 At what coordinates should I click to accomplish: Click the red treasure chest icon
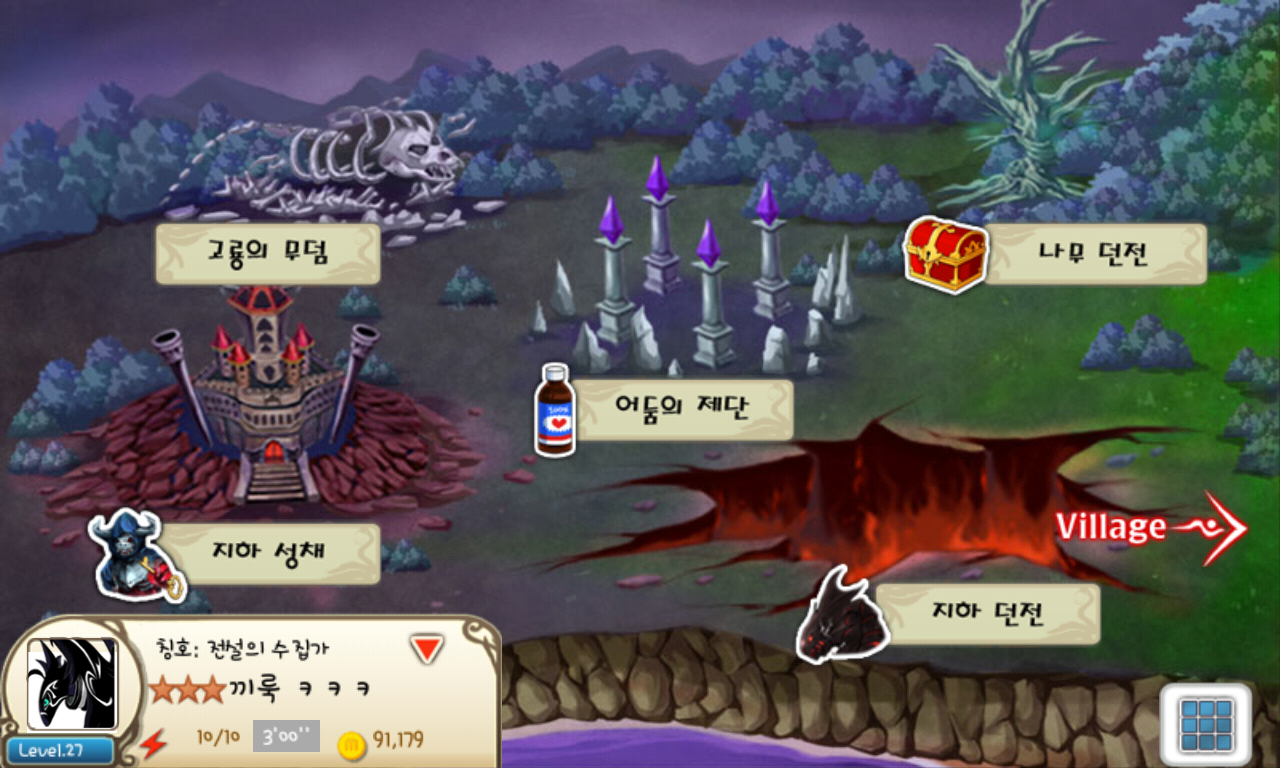tap(945, 256)
